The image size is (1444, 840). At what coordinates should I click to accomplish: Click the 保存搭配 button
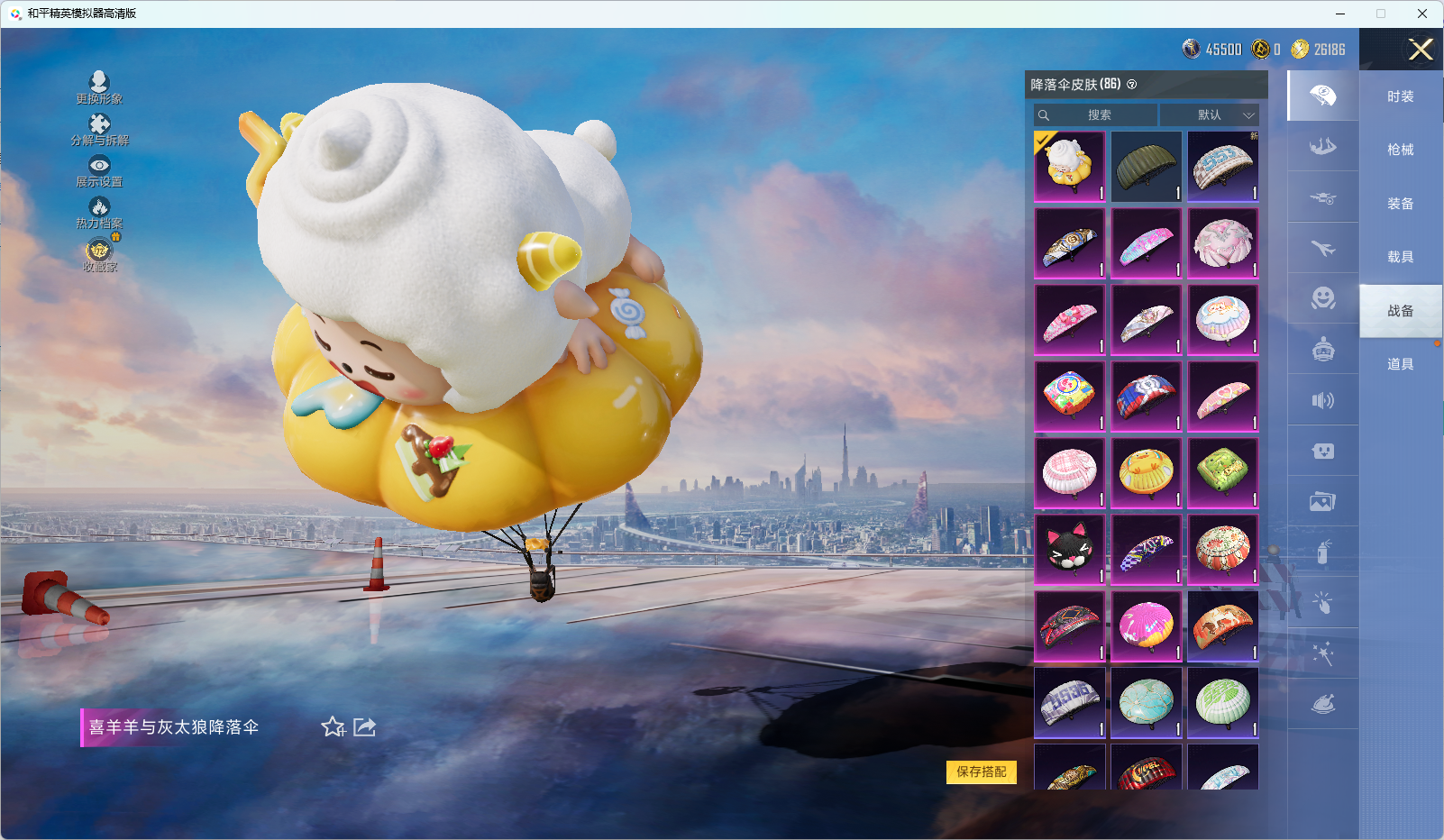tap(981, 772)
